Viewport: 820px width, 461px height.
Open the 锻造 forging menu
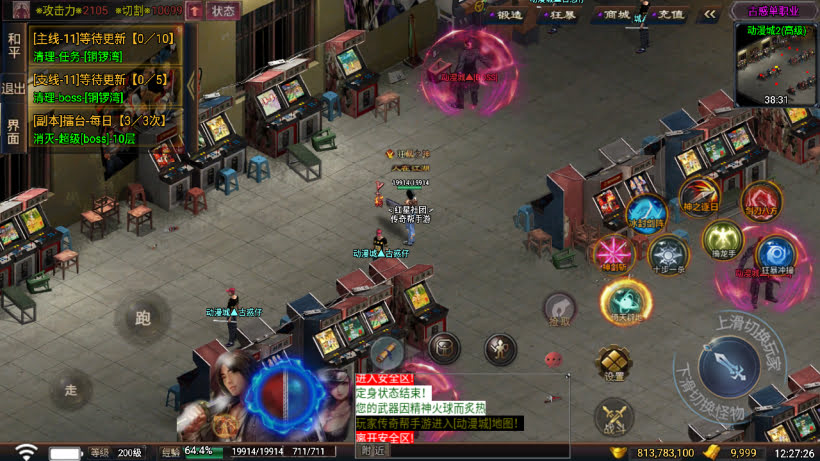click(x=509, y=14)
